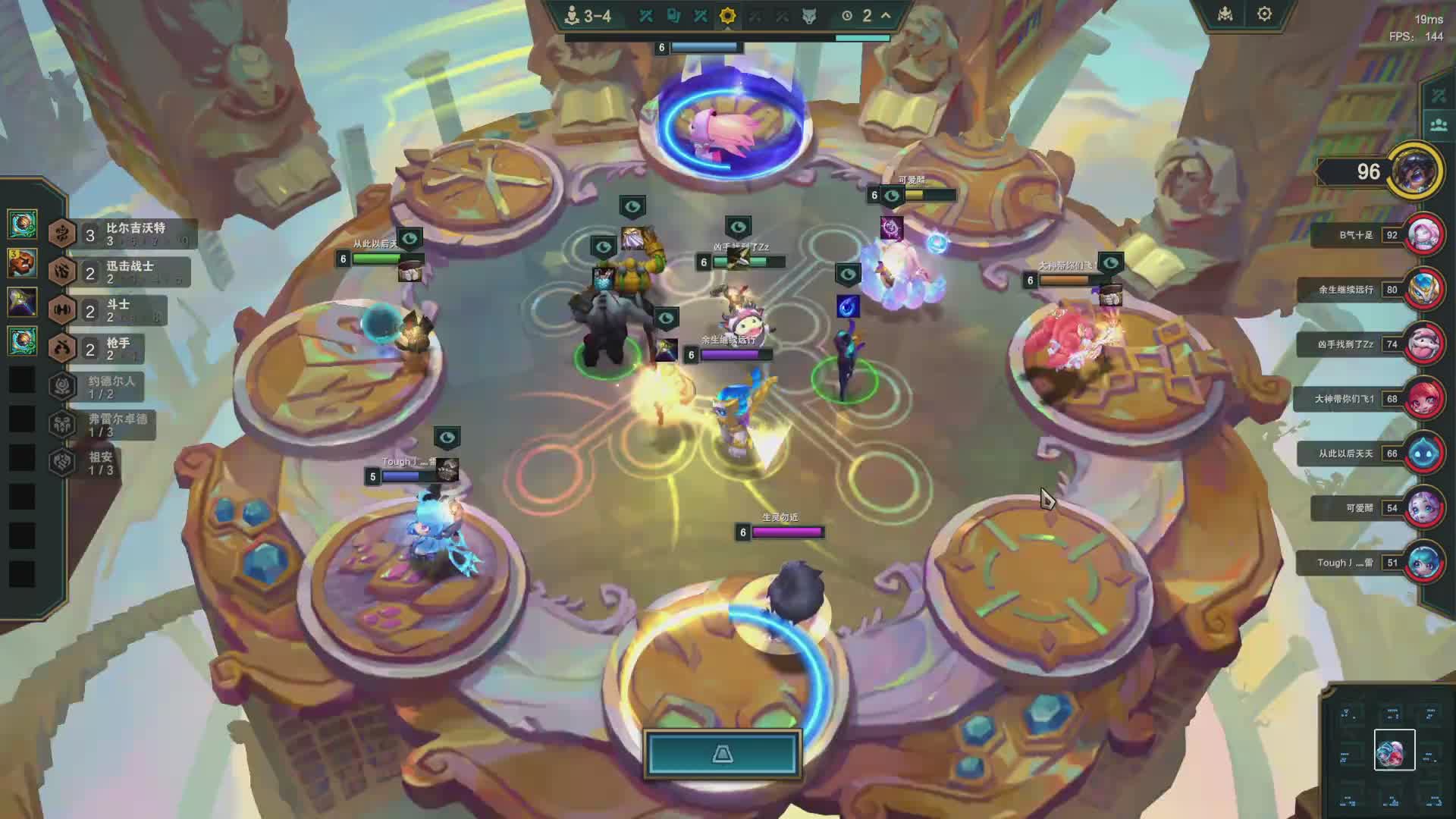Expand the stage timer caret arrow

pos(886,15)
